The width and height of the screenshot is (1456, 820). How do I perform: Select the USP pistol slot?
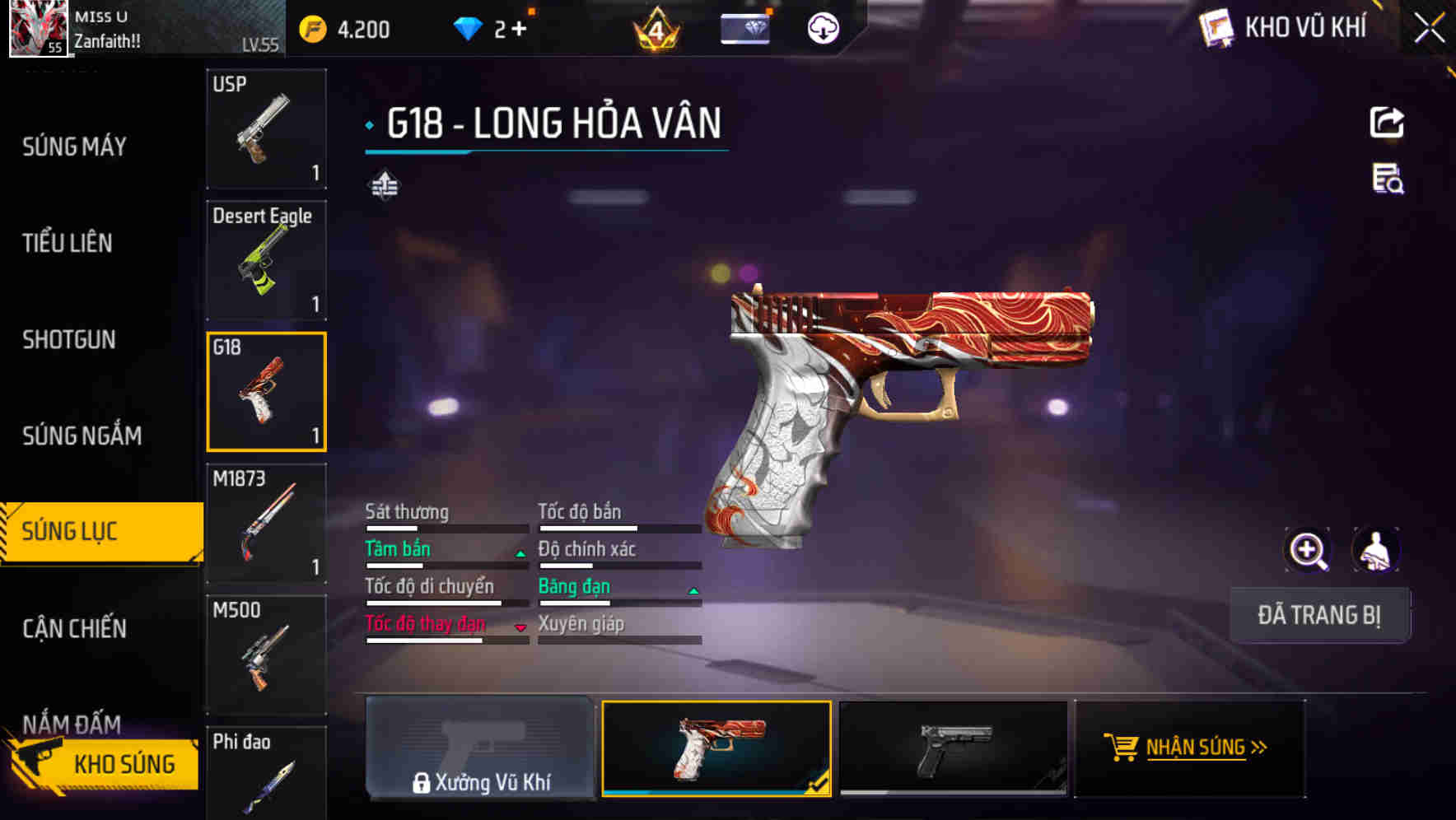[266, 129]
